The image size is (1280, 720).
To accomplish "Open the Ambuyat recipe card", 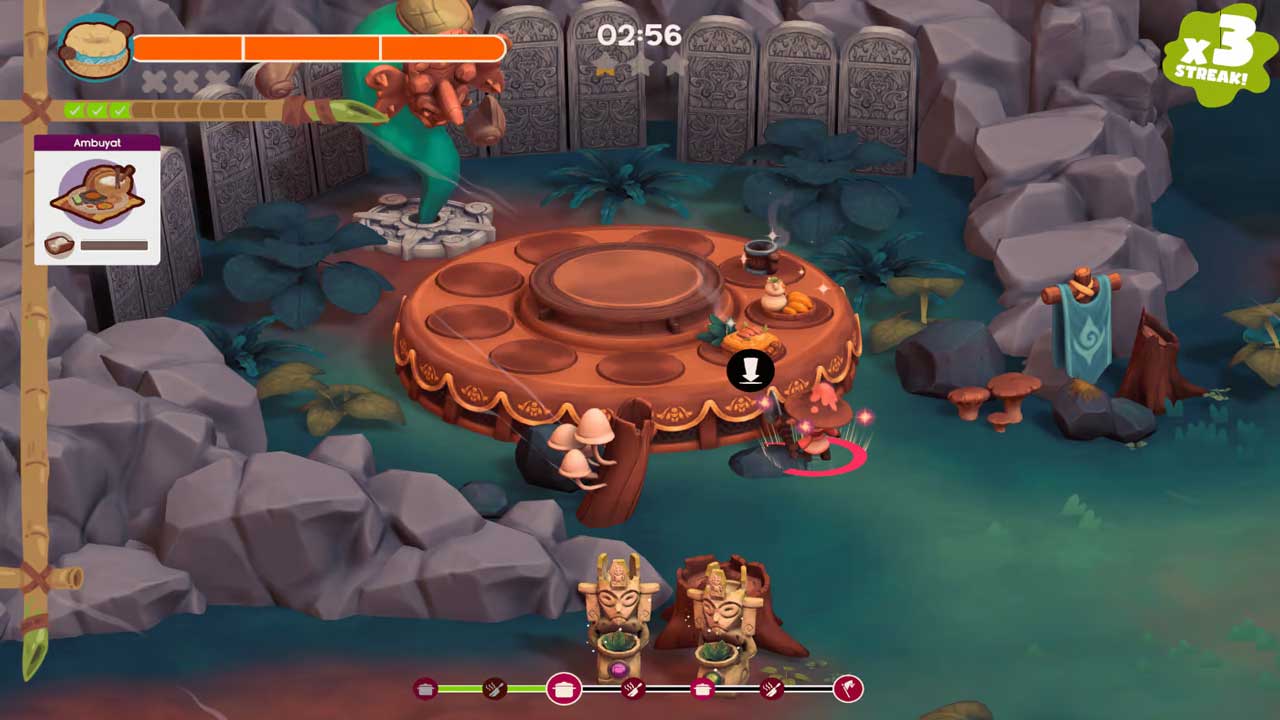I will pos(97,199).
